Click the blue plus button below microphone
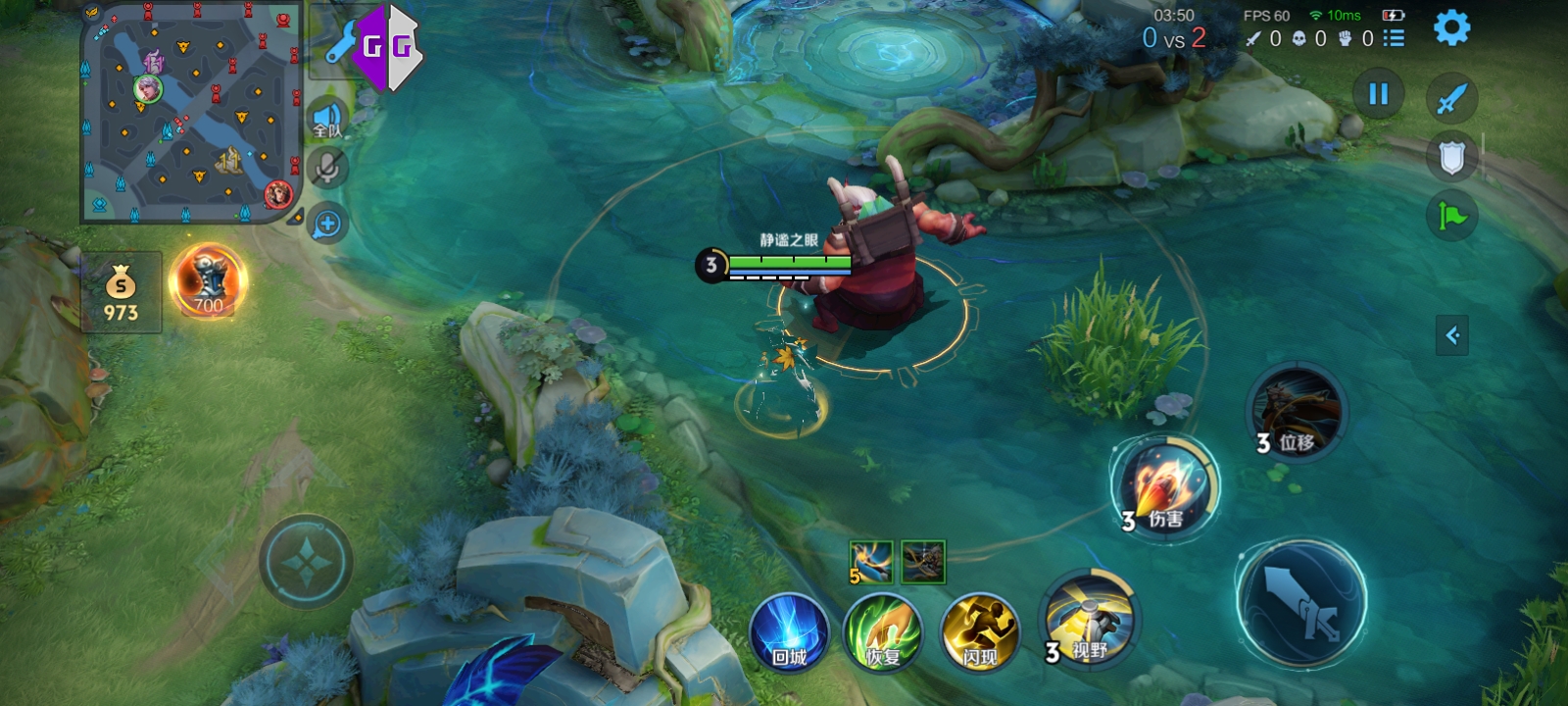 [x=327, y=225]
